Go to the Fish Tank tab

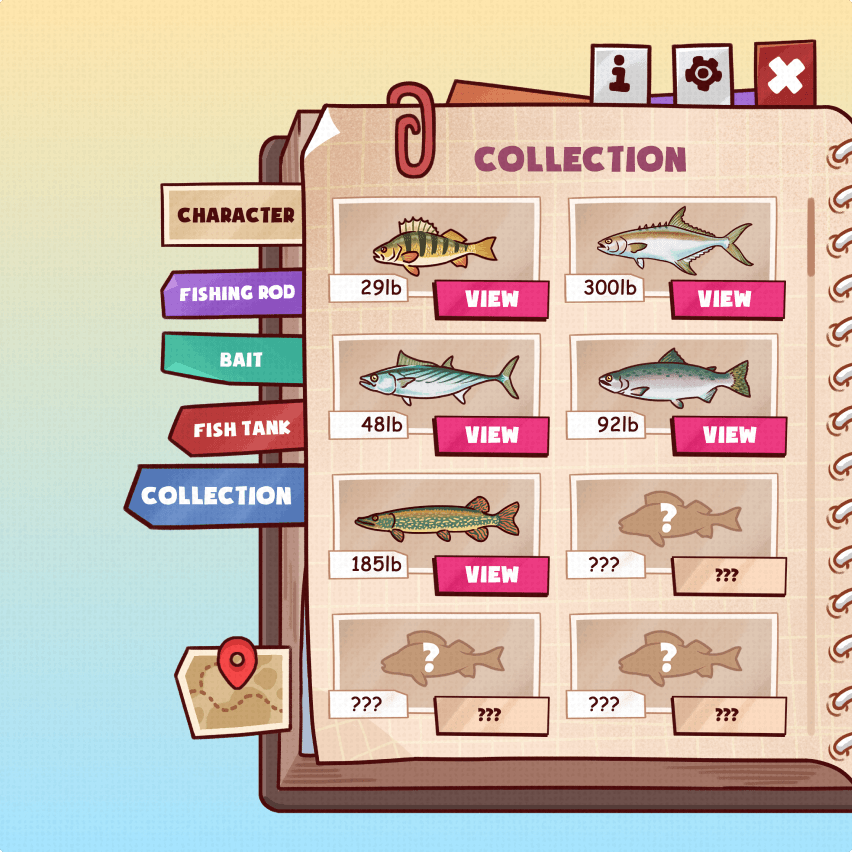click(240, 430)
